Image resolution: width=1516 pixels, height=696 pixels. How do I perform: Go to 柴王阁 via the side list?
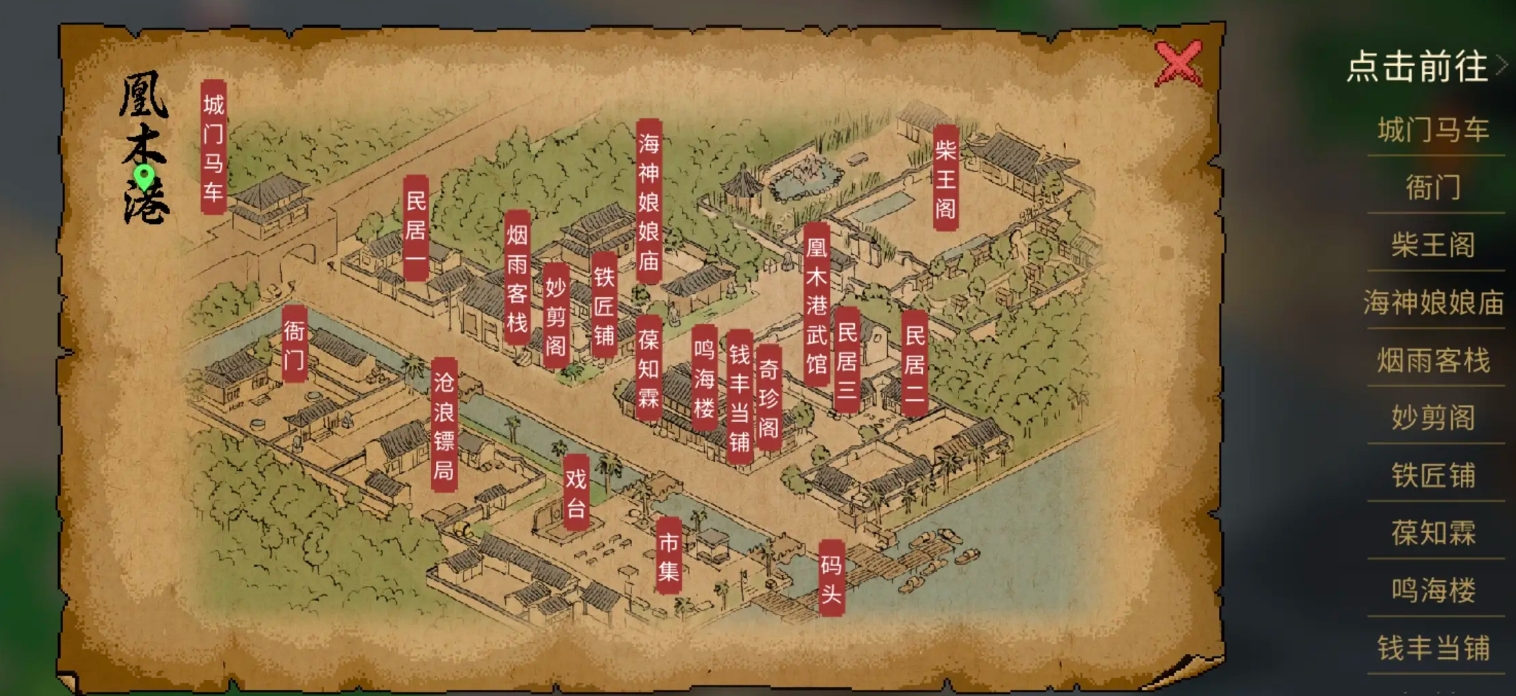tap(1434, 245)
